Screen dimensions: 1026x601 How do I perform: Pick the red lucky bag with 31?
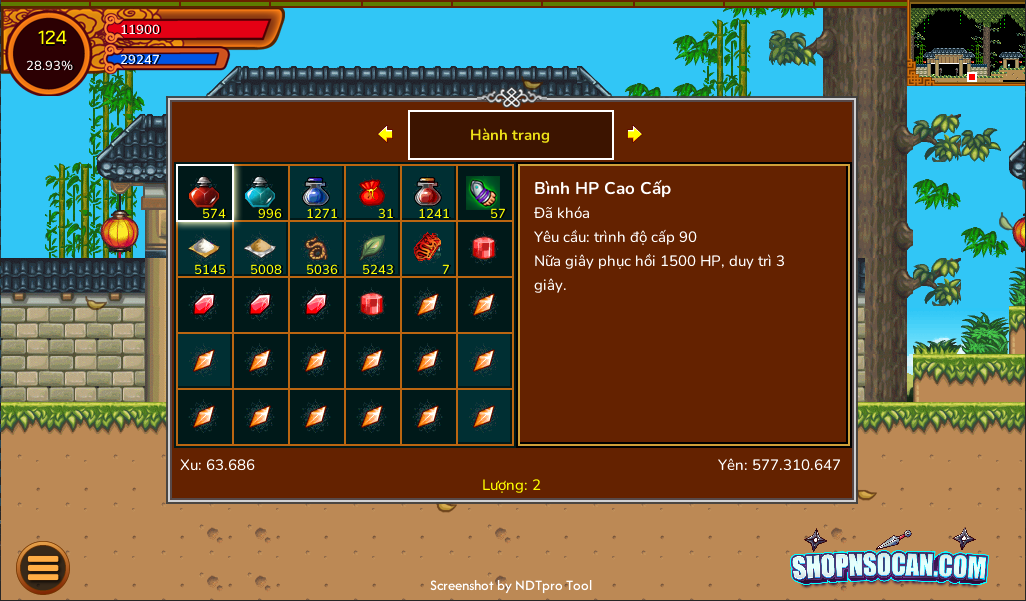pyautogui.click(x=373, y=193)
